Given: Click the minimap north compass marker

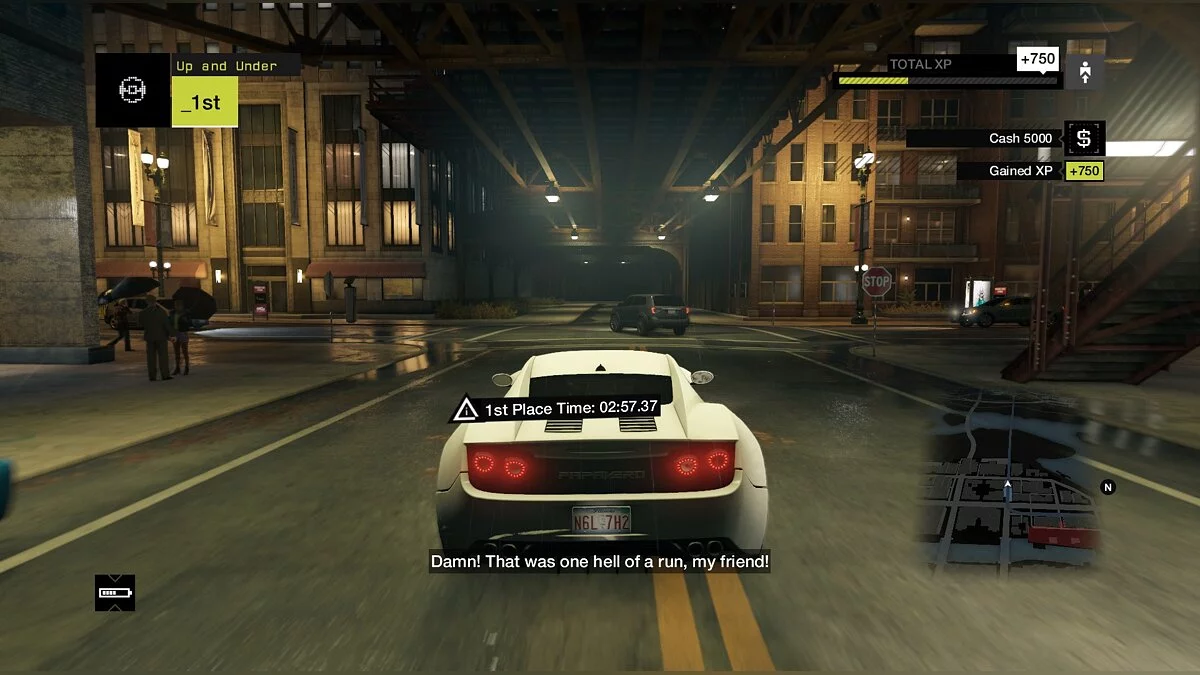Looking at the screenshot, I should point(1107,487).
